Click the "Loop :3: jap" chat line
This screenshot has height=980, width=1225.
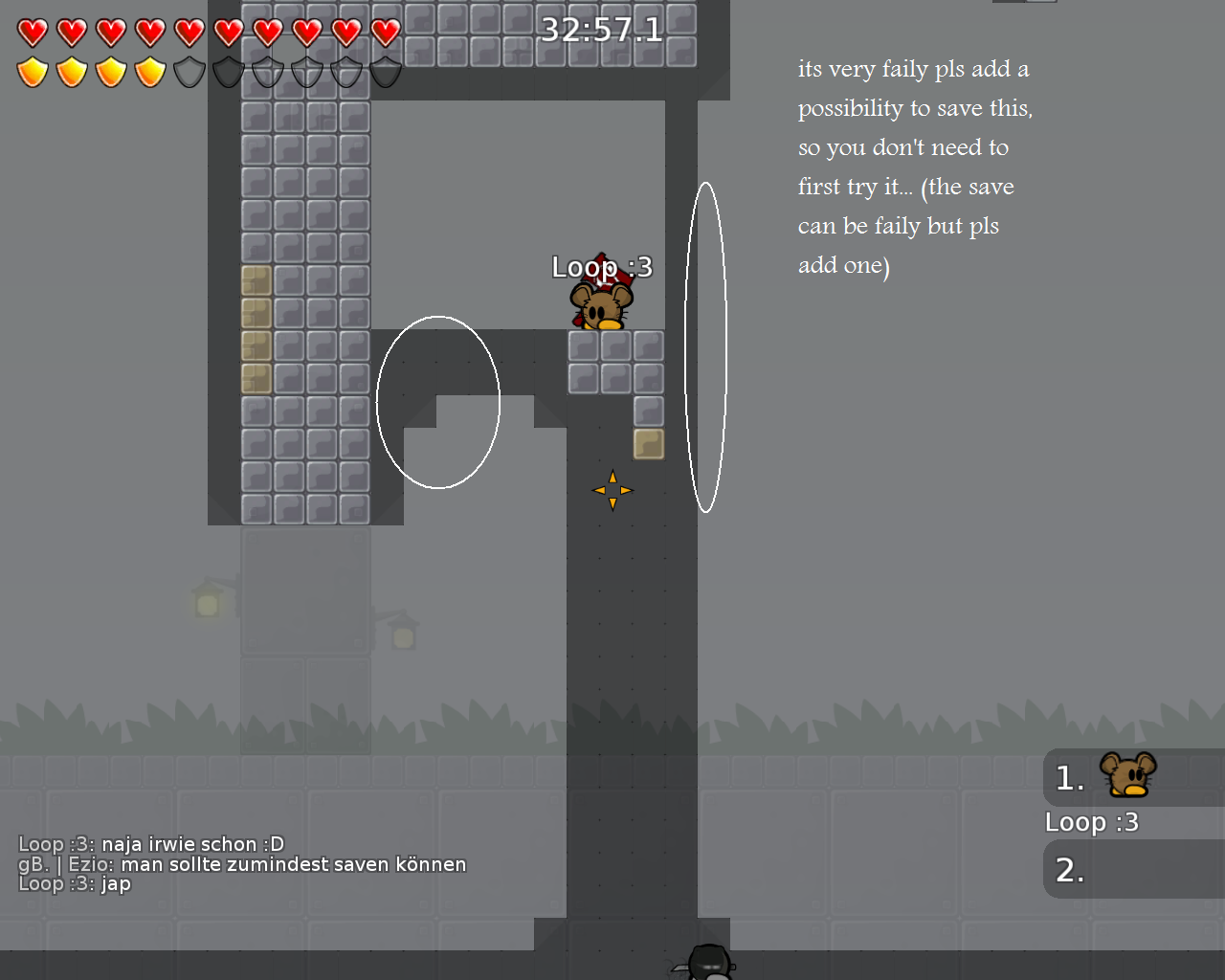tap(75, 883)
